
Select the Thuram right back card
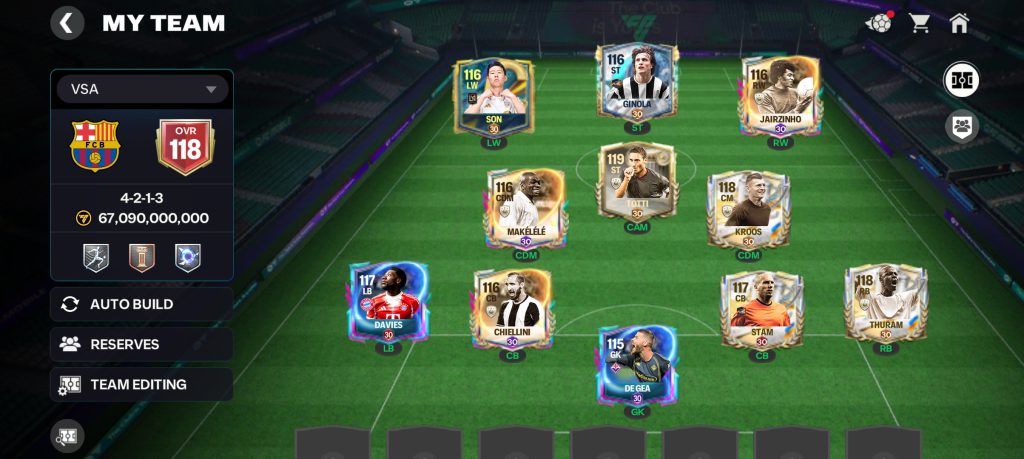click(885, 303)
